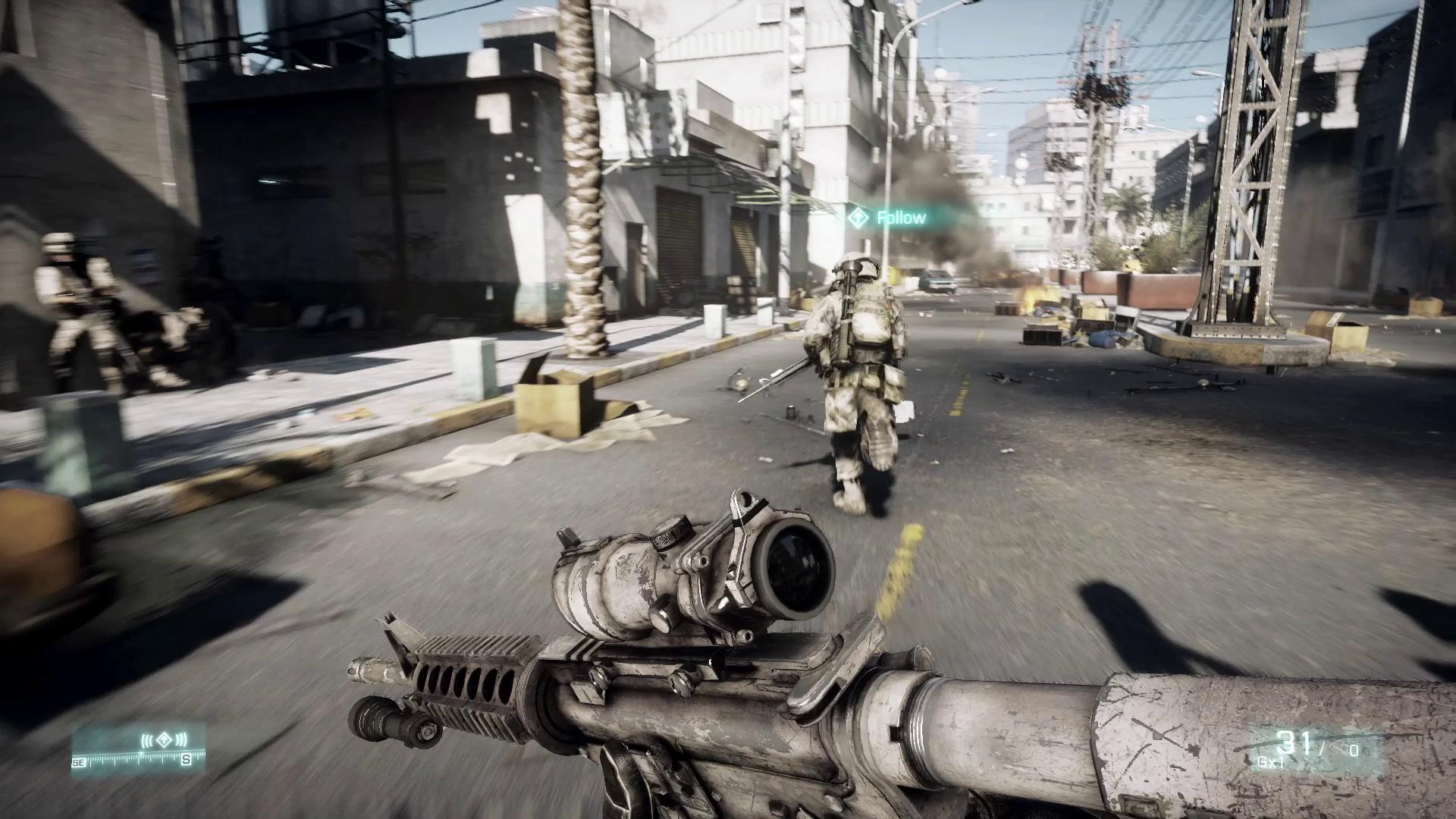Click the signal waves right of the waypoint diamond

(180, 739)
